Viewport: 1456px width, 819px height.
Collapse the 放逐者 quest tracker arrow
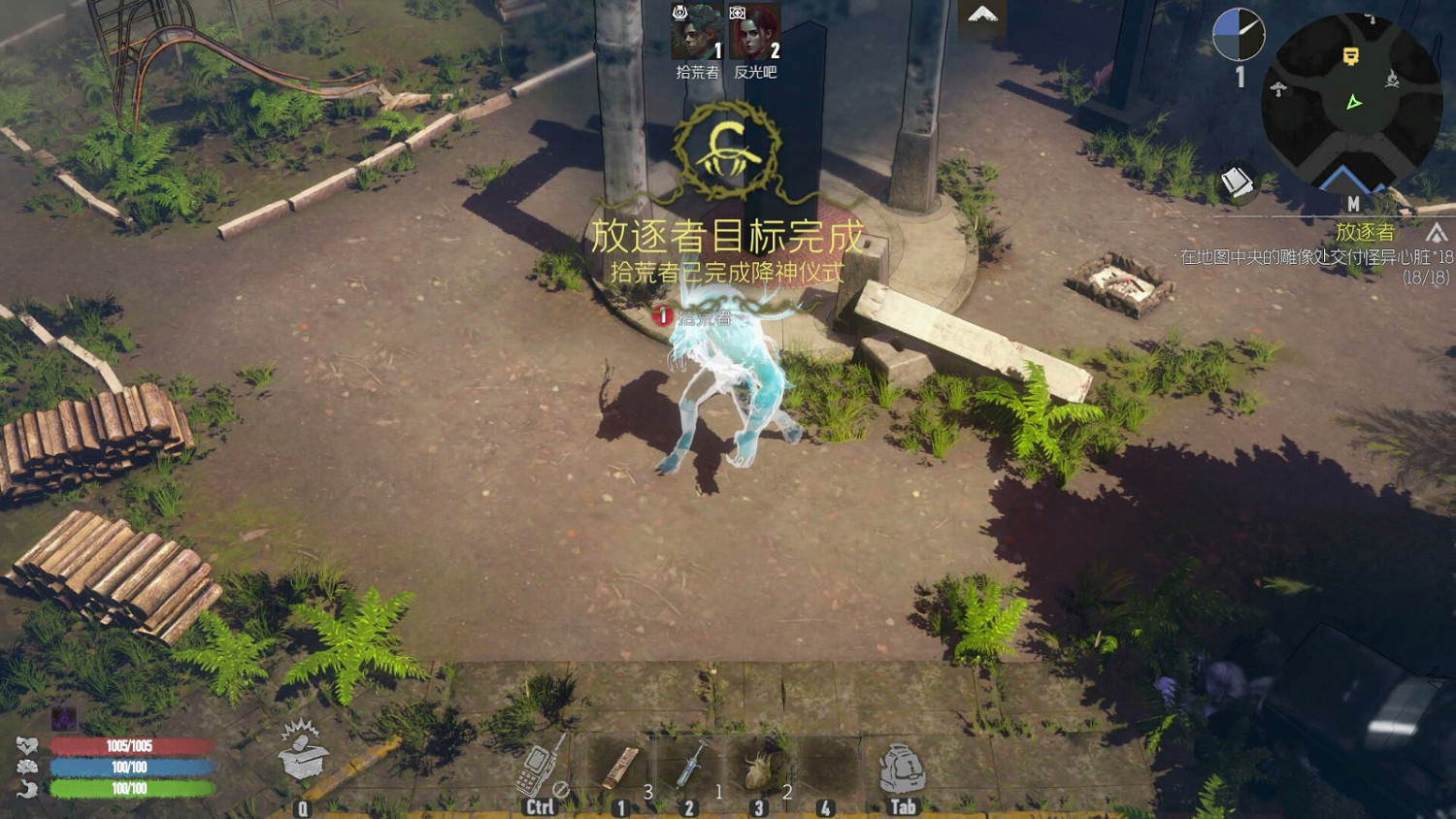click(x=1434, y=233)
